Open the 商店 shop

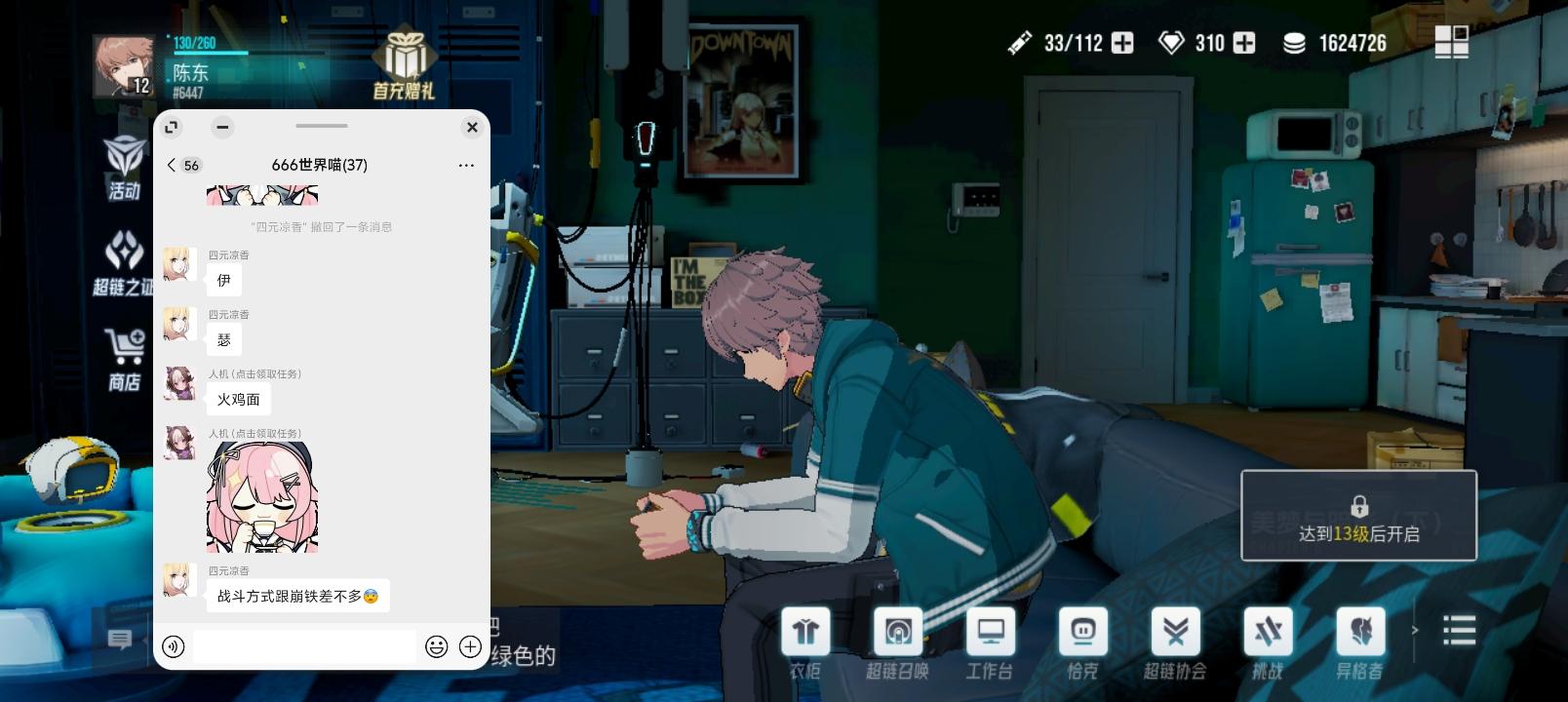[x=123, y=354]
